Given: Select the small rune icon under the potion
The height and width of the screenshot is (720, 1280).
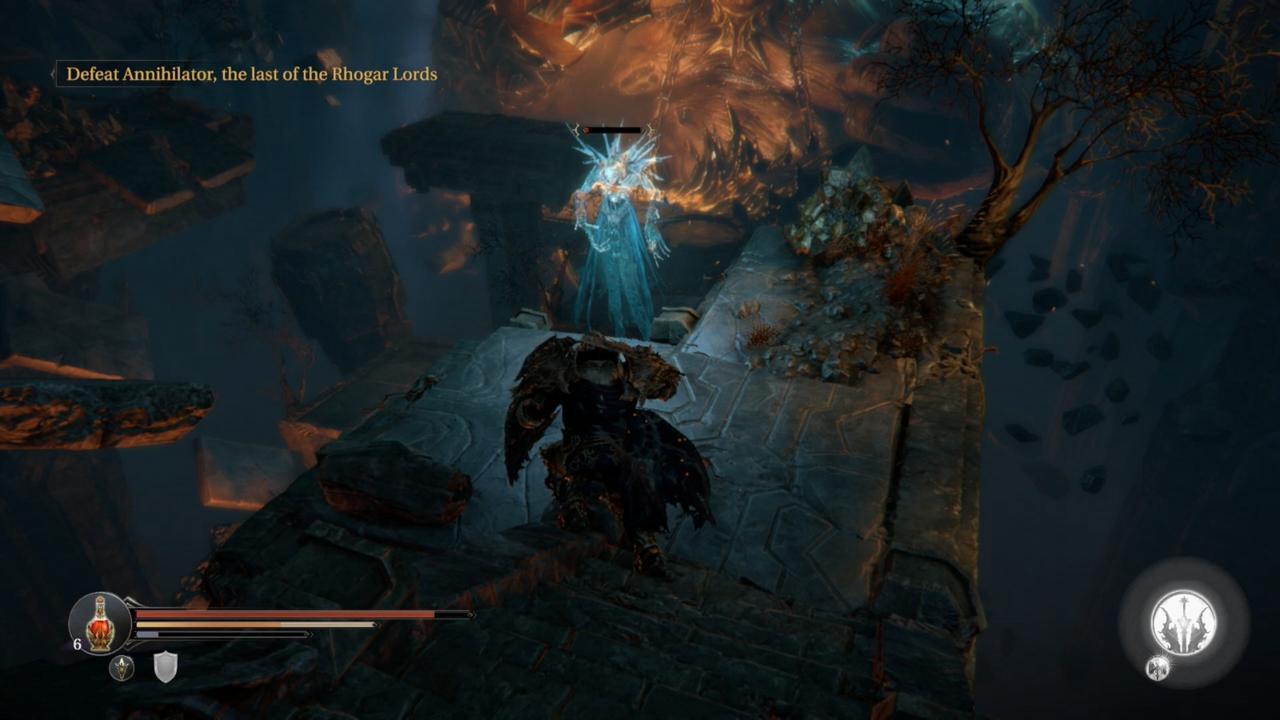Looking at the screenshot, I should (x=122, y=668).
